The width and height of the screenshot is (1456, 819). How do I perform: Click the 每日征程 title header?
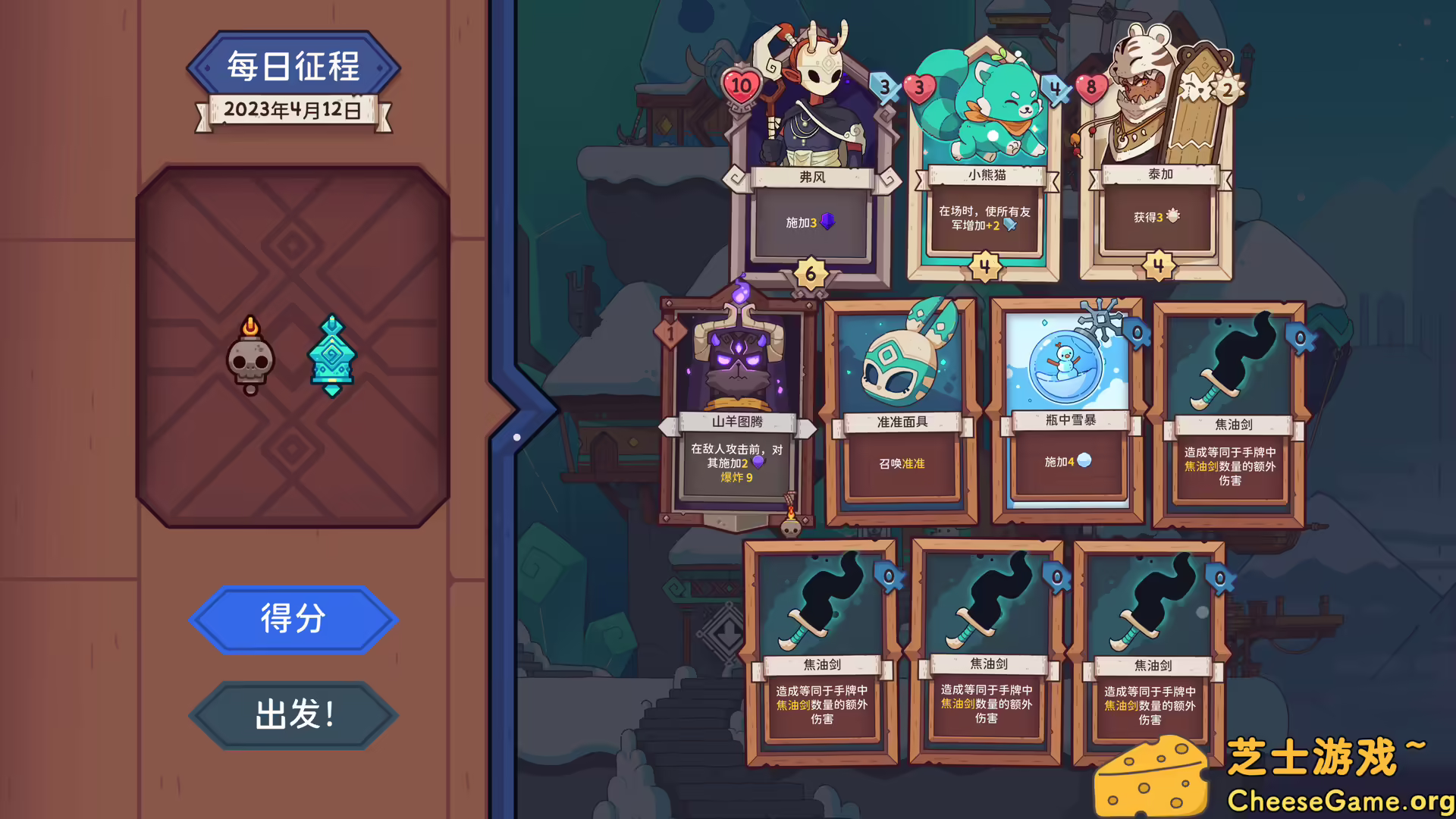pyautogui.click(x=293, y=65)
